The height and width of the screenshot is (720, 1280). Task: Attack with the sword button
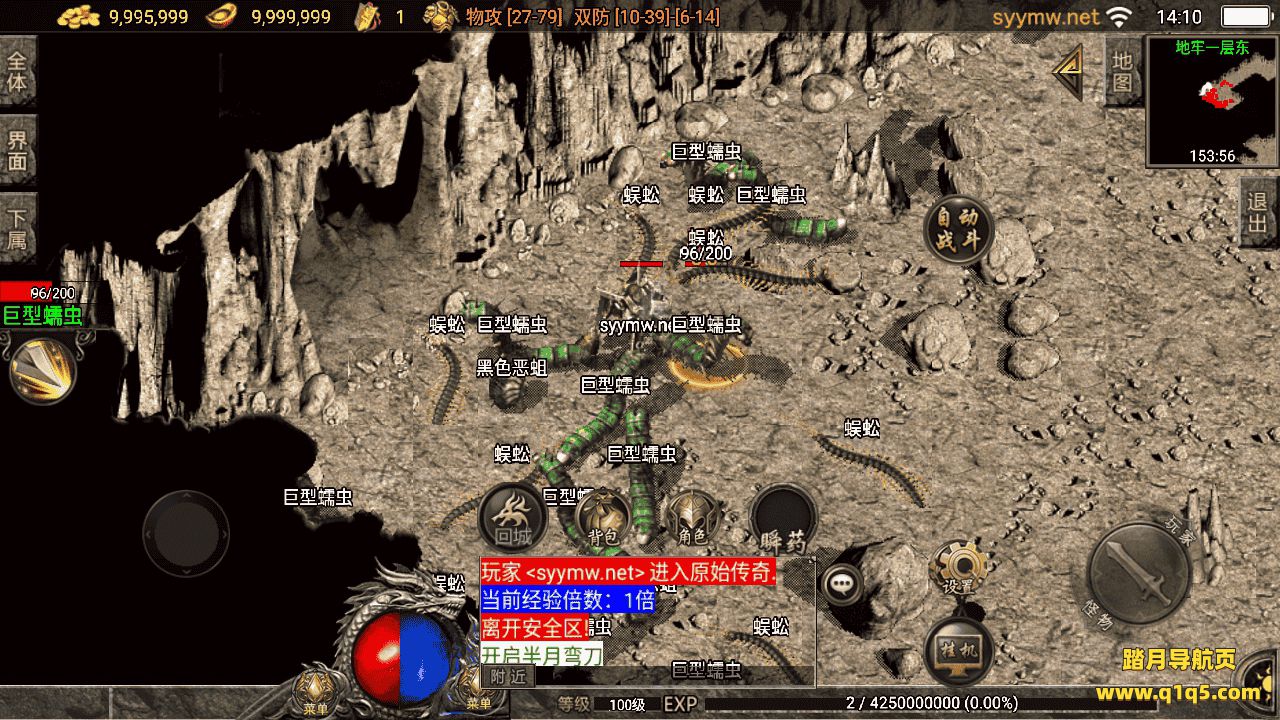tap(1138, 574)
